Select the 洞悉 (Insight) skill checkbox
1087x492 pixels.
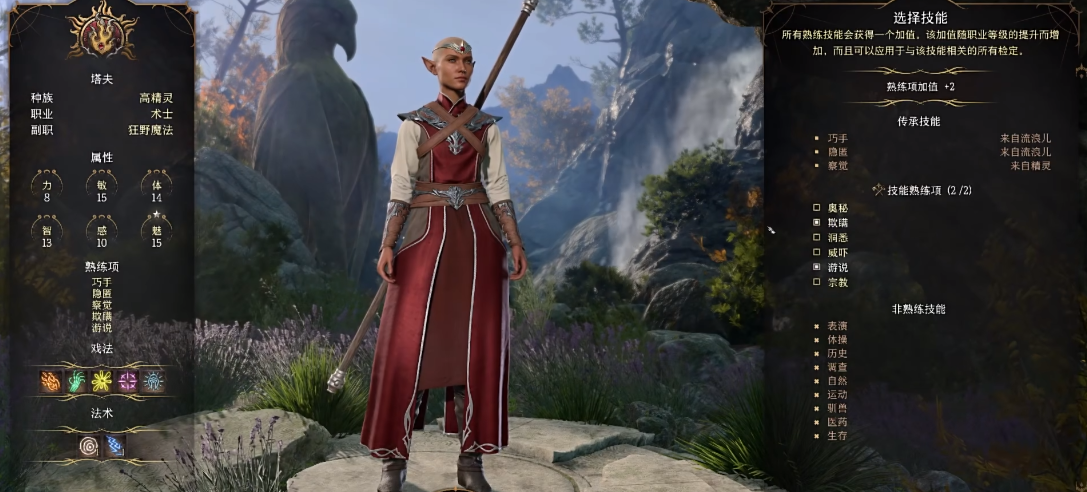(817, 237)
